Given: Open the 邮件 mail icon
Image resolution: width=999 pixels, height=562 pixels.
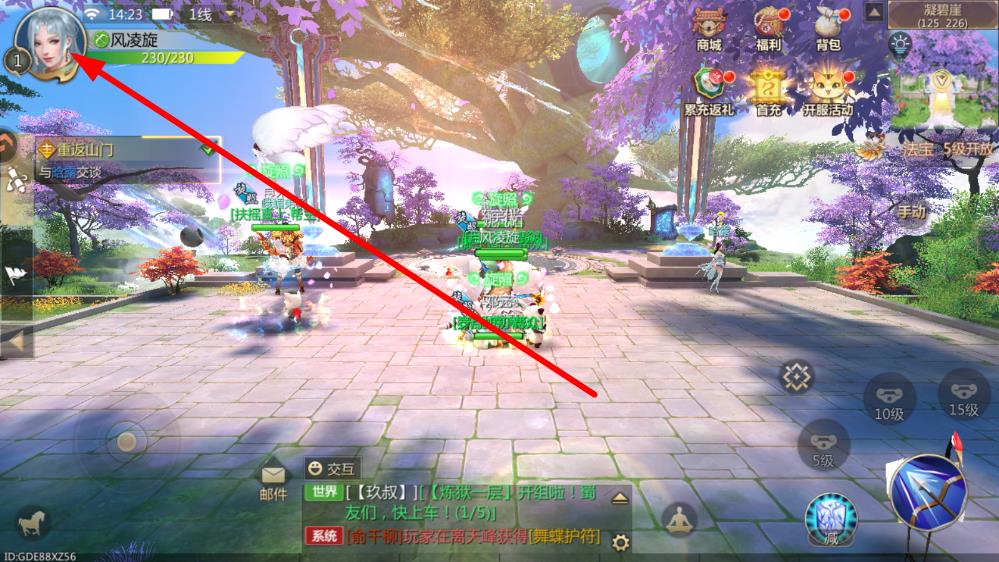Looking at the screenshot, I should tap(273, 480).
